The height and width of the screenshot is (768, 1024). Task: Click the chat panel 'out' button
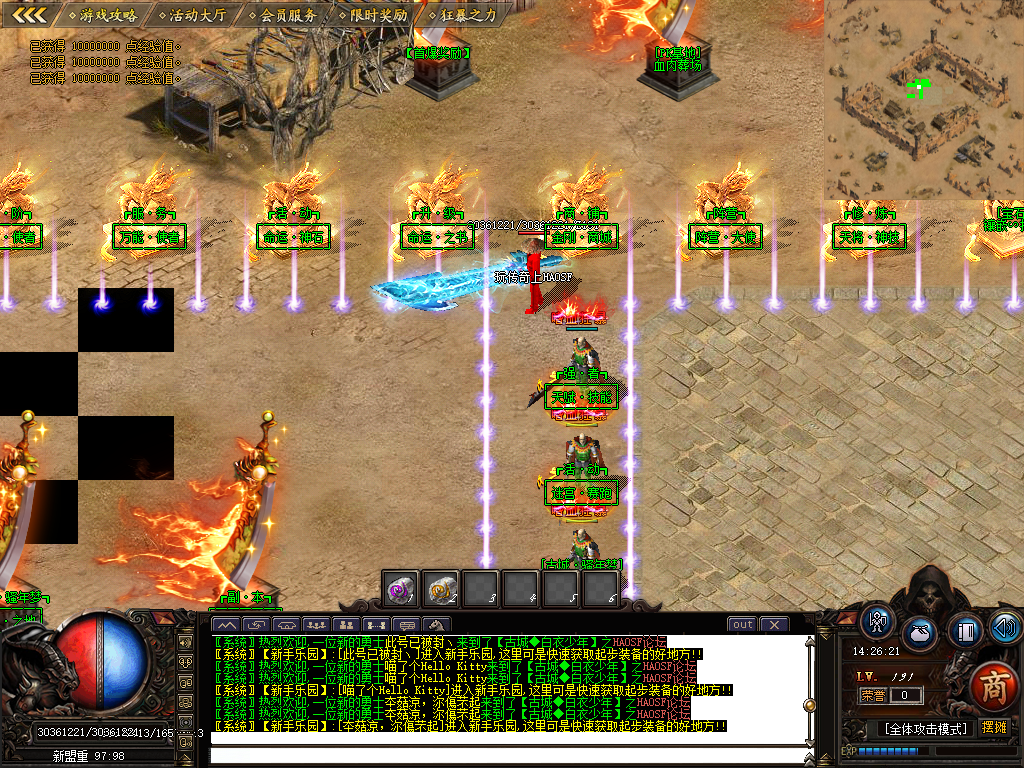[742, 625]
